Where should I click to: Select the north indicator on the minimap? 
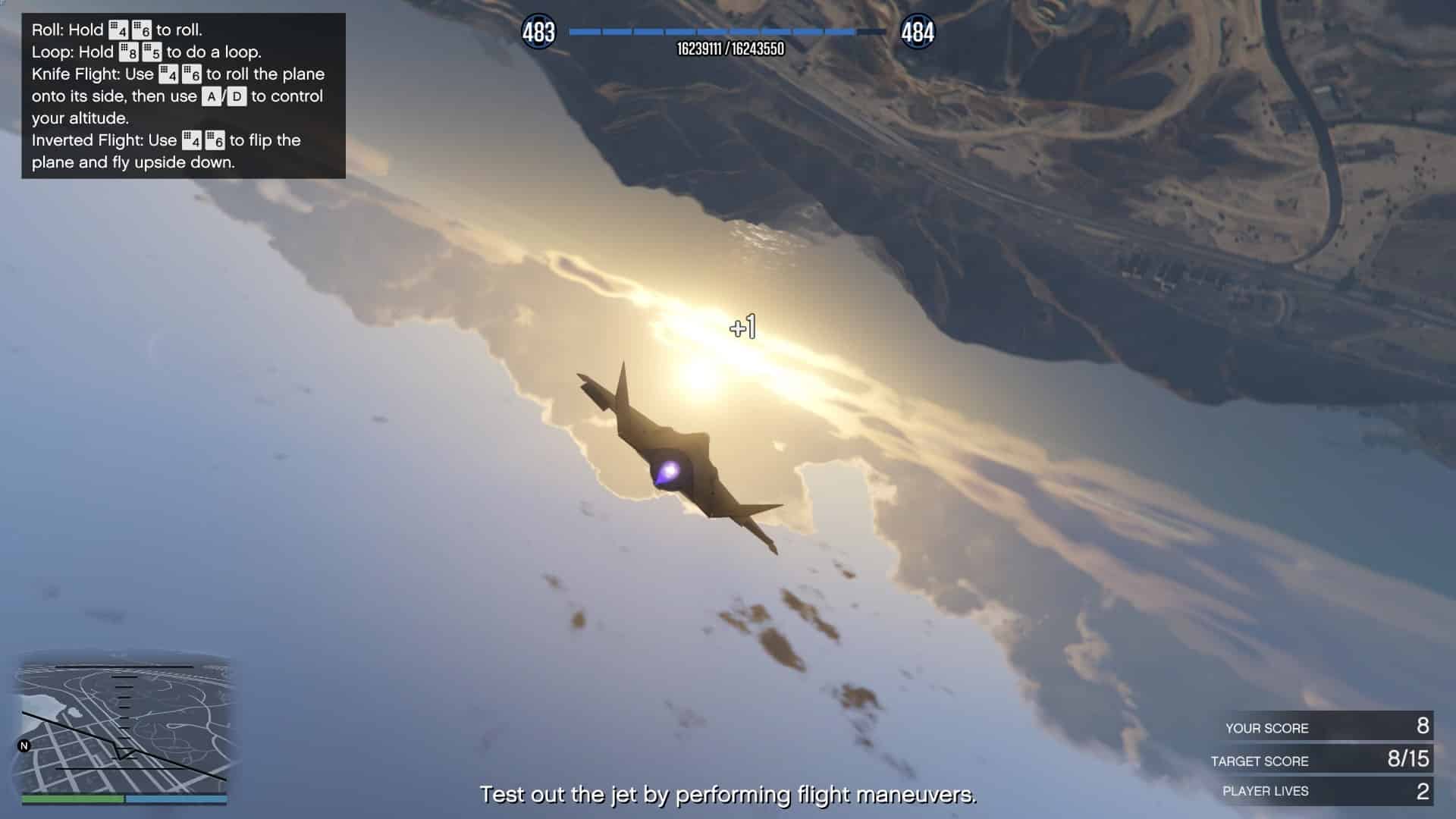tap(24, 746)
